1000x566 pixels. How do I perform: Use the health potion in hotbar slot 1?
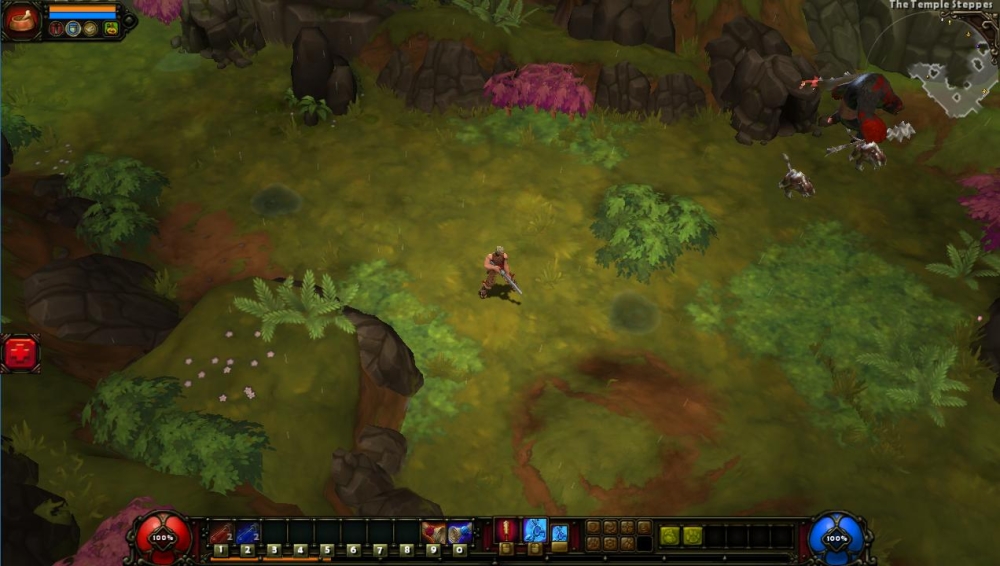(221, 532)
